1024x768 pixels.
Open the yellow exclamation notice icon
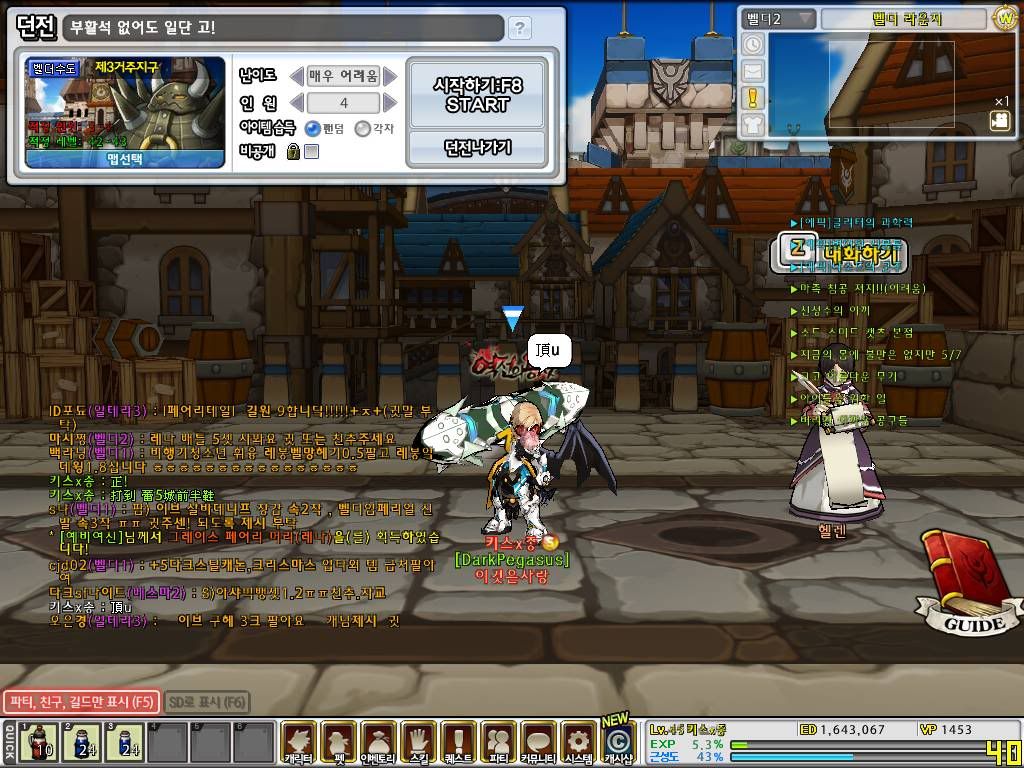click(x=753, y=97)
